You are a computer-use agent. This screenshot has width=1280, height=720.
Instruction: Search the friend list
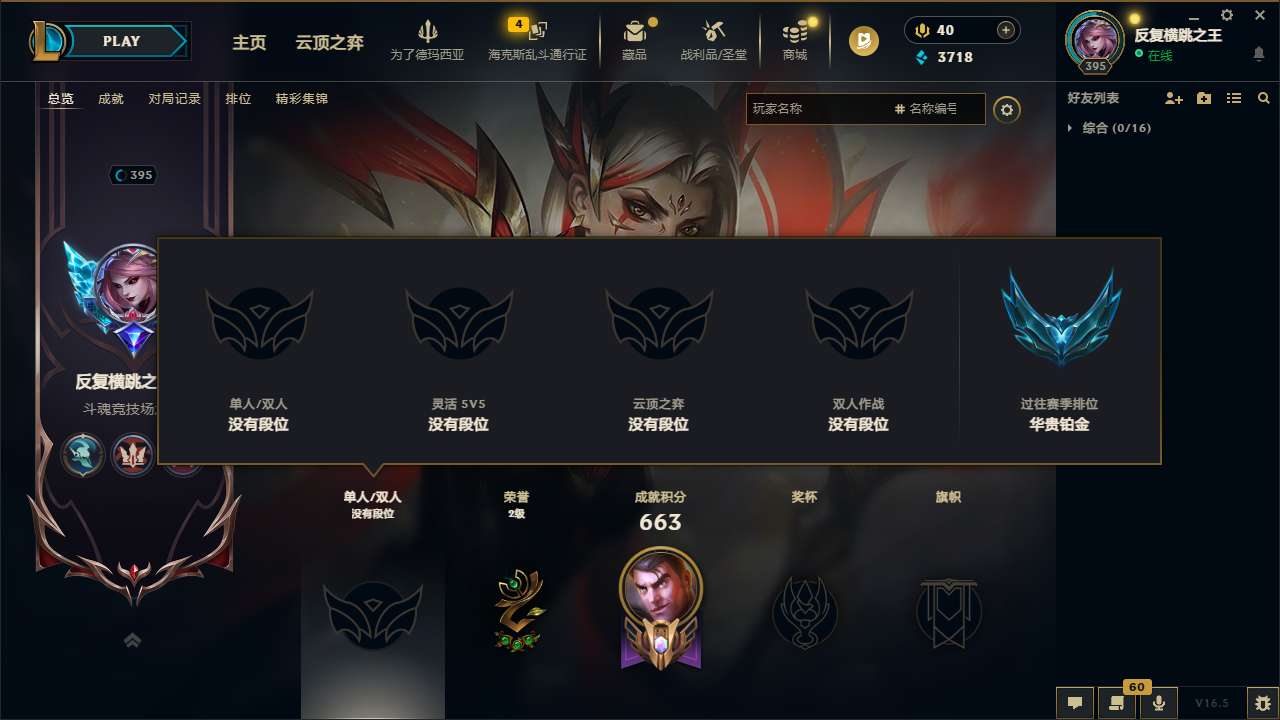click(1263, 98)
